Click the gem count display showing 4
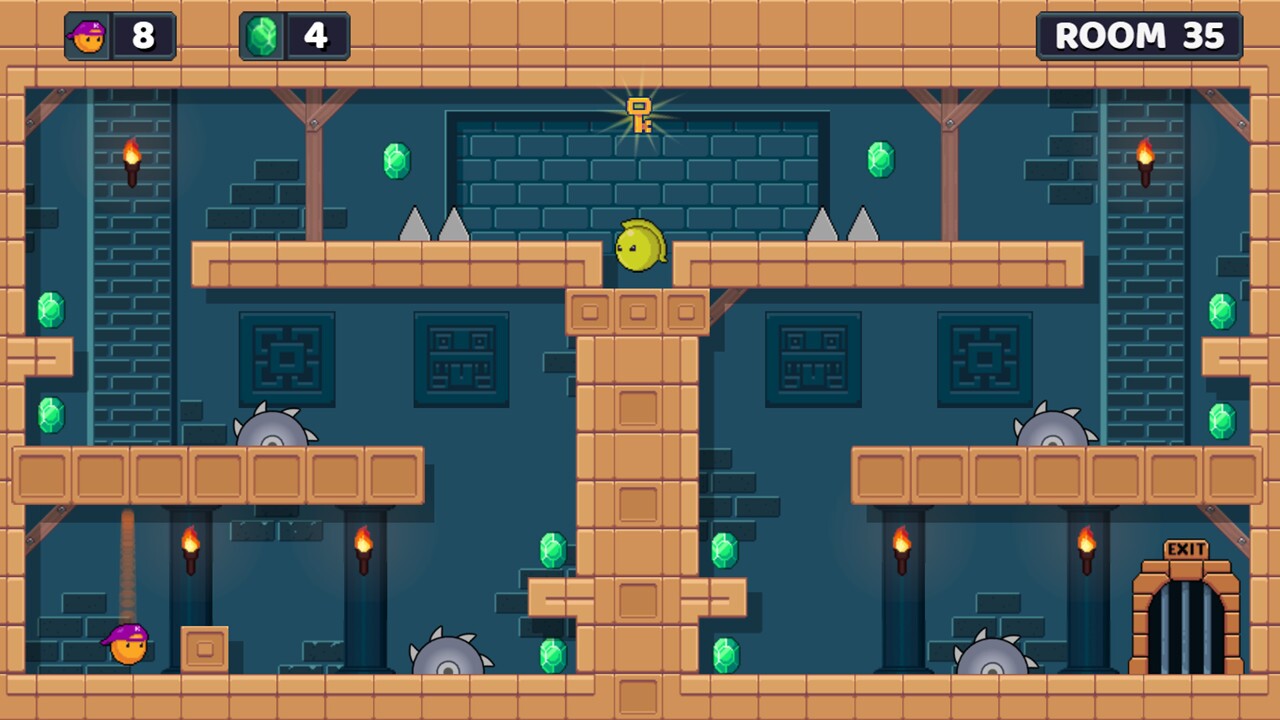This screenshot has height=720, width=1280. [316, 36]
